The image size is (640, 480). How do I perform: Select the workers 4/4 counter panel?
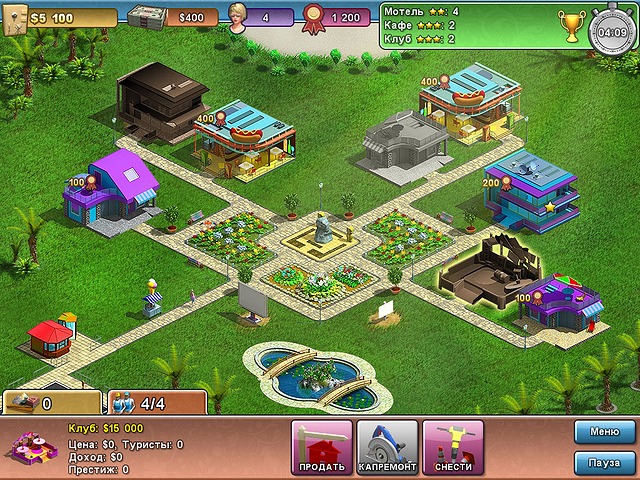(x=156, y=403)
